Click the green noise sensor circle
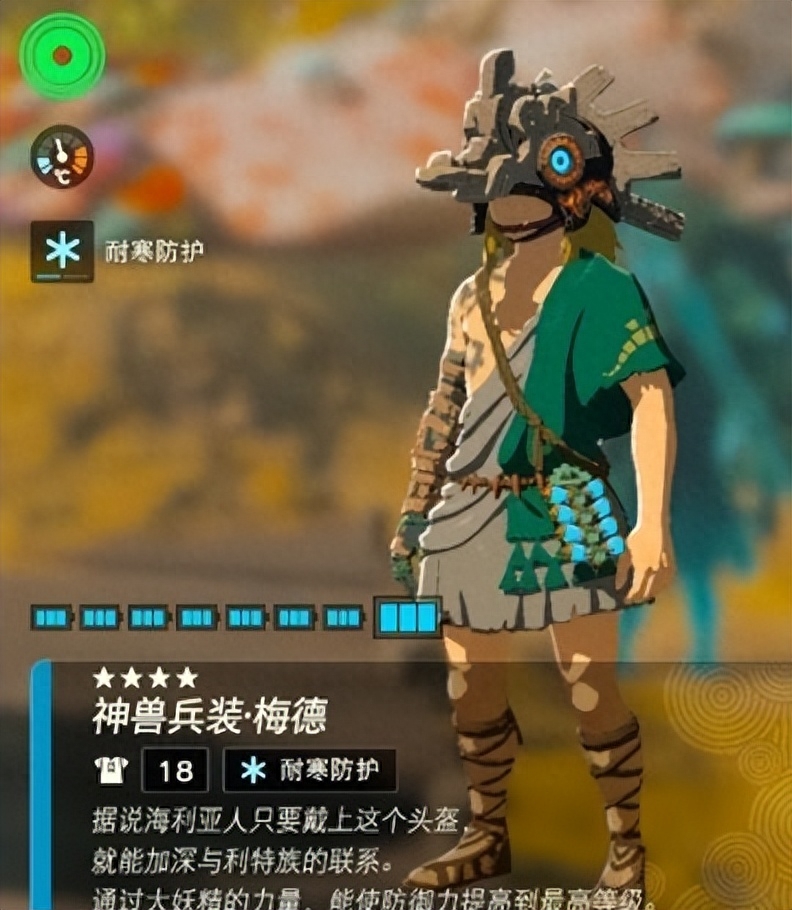The width and height of the screenshot is (792, 910). tap(62, 56)
